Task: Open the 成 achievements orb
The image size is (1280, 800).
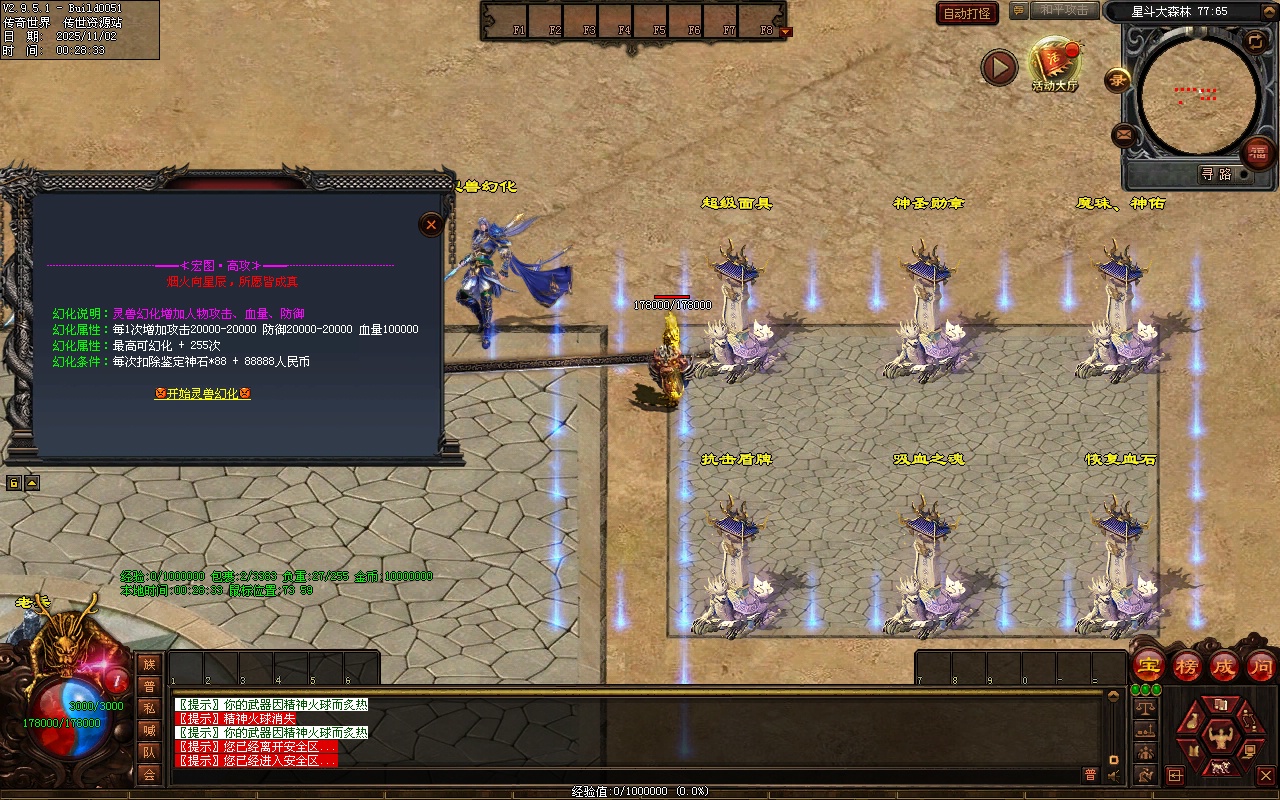Action: click(1224, 666)
